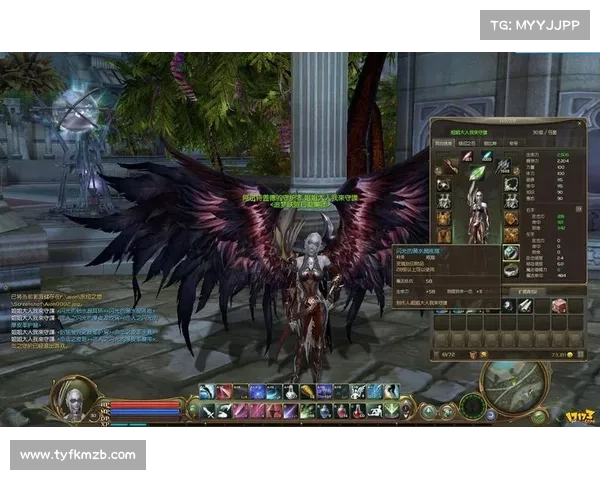The height and width of the screenshot is (480, 600).
Task: Select the teal gem accessory slot
Action: pos(486,157)
